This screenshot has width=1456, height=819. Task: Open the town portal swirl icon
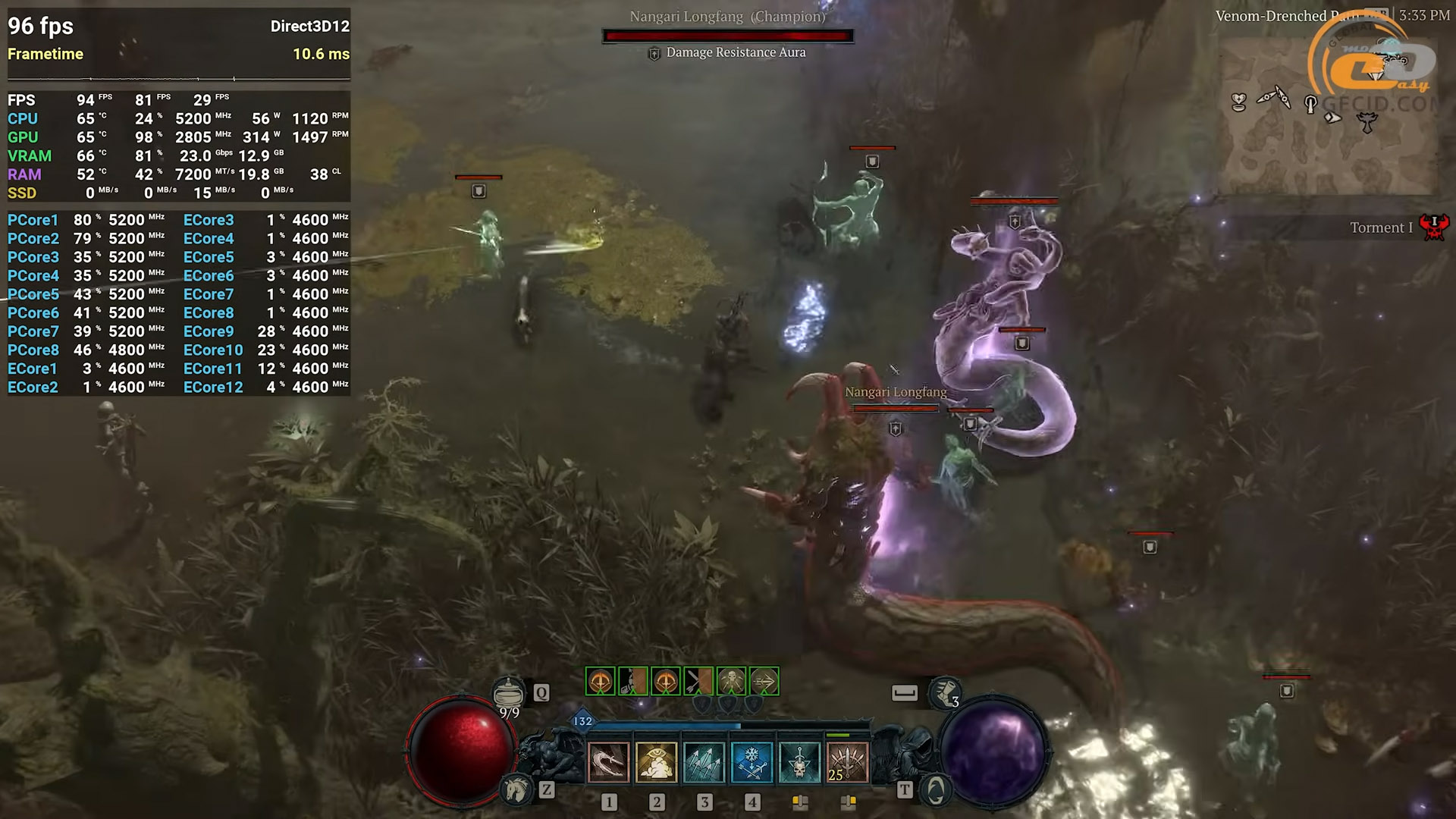[x=936, y=791]
